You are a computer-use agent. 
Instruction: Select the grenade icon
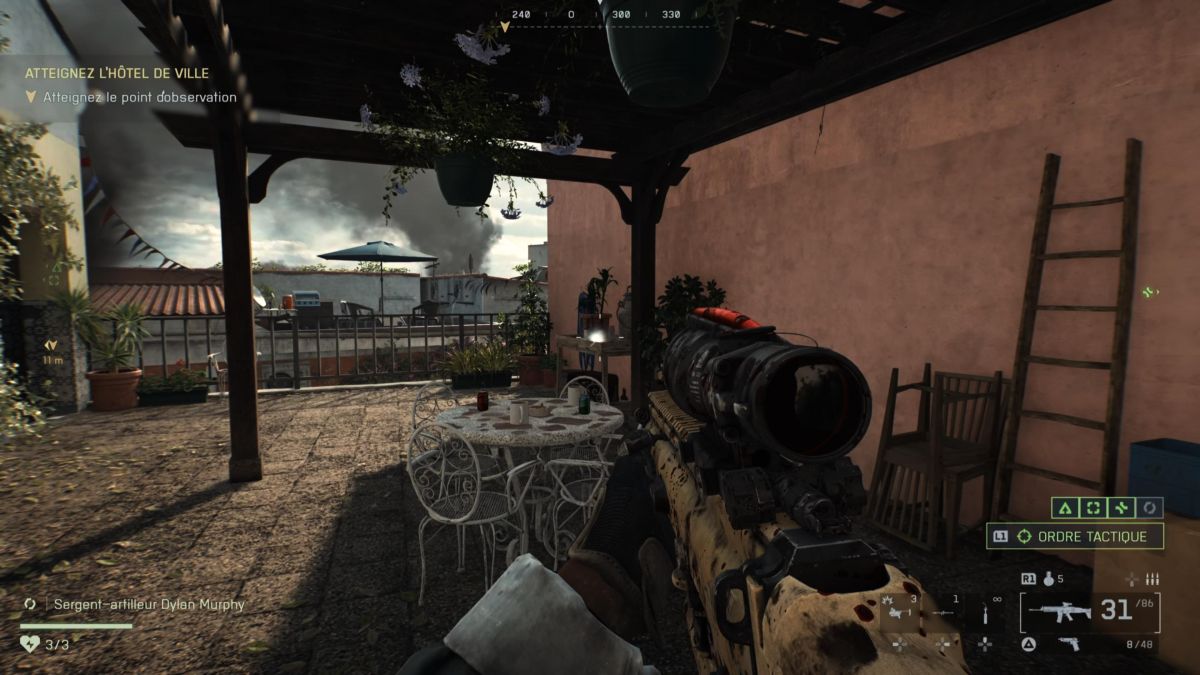pyautogui.click(x=1048, y=579)
